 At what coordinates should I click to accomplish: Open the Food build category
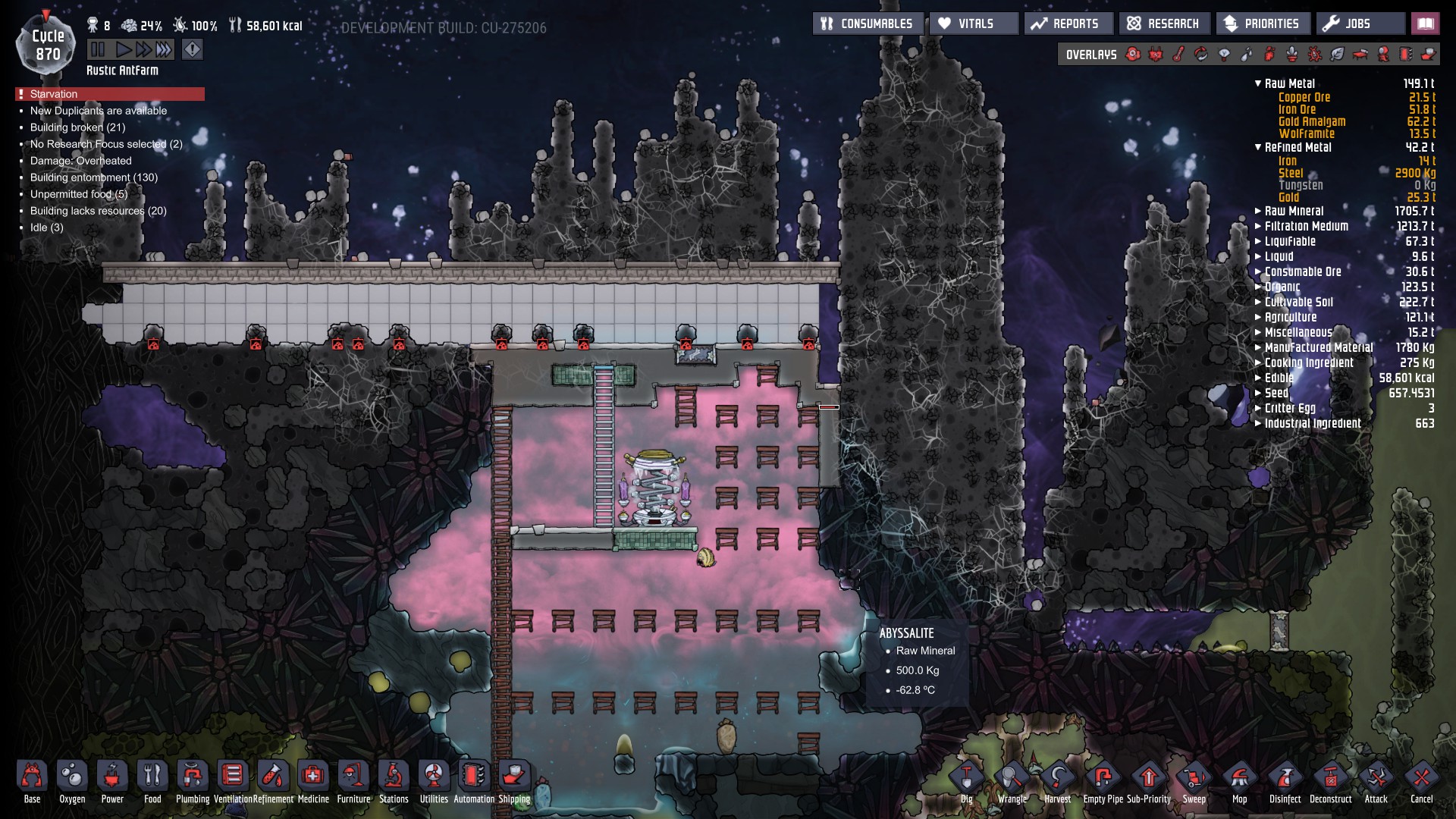point(152,777)
